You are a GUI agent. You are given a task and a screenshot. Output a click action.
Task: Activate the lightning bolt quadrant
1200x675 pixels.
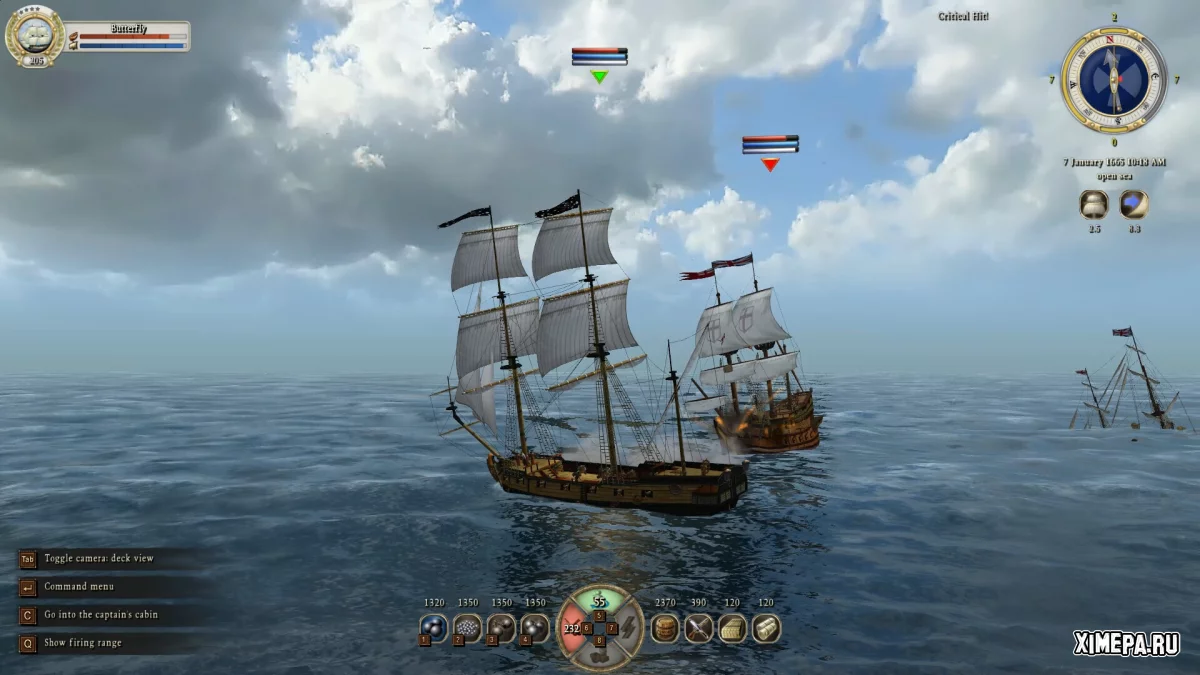(x=628, y=628)
